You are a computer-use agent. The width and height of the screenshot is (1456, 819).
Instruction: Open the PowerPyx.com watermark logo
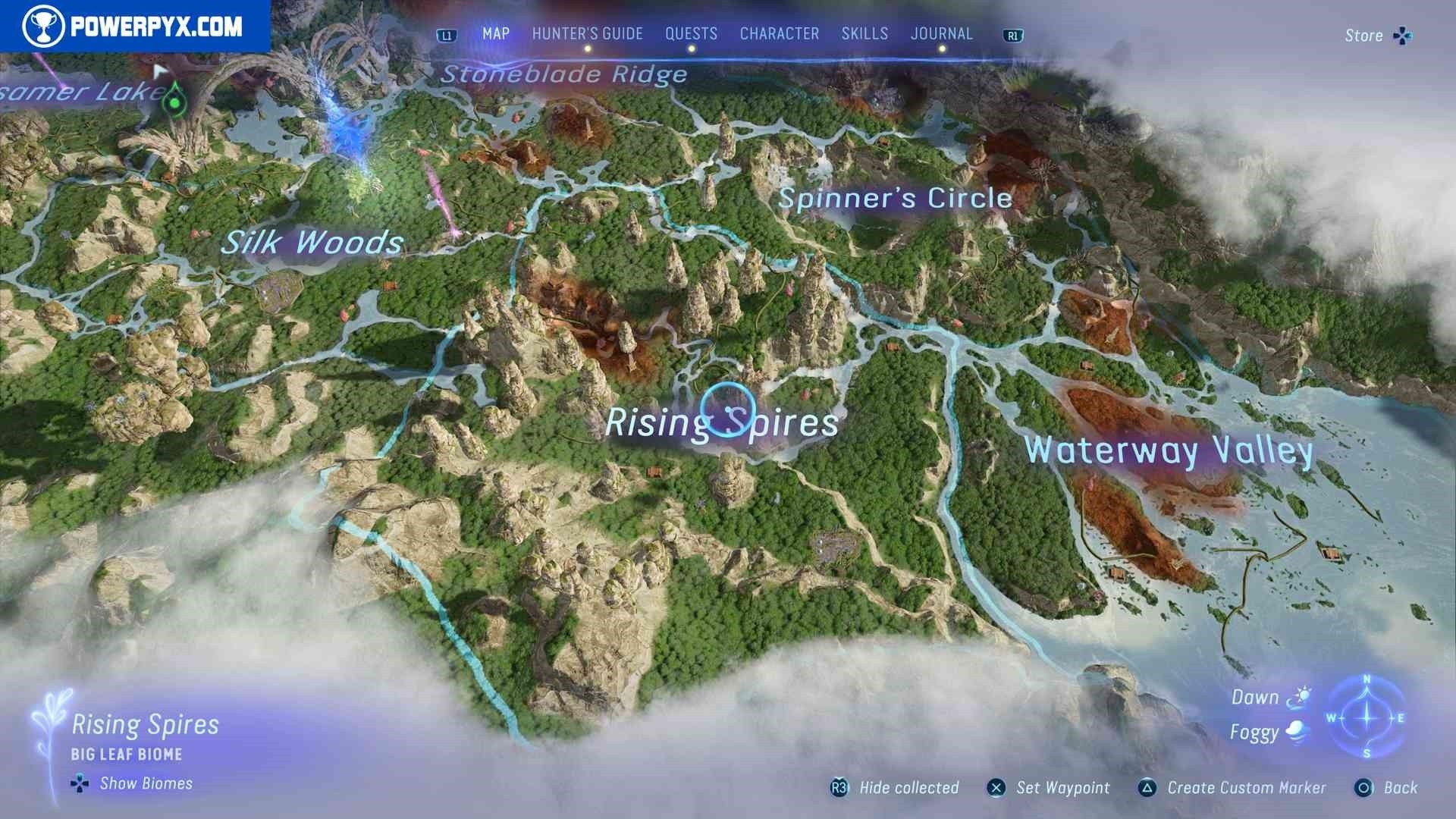pos(134,27)
